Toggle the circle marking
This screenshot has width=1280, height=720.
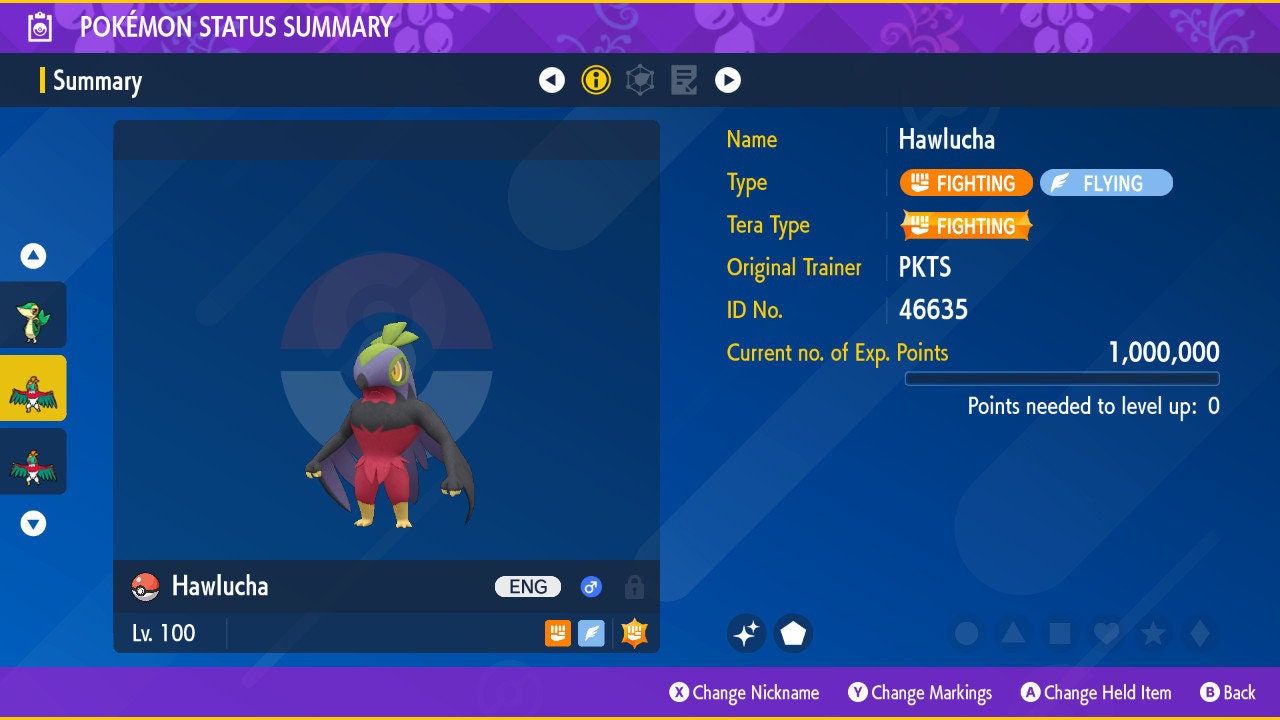point(966,633)
